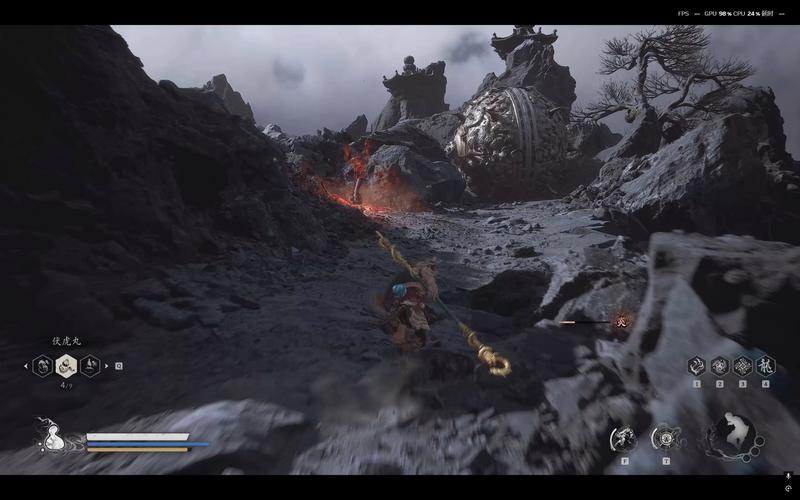Click the round stance focus emblem
Image resolution: width=800 pixels, height=500 pixels.
click(x=733, y=435)
